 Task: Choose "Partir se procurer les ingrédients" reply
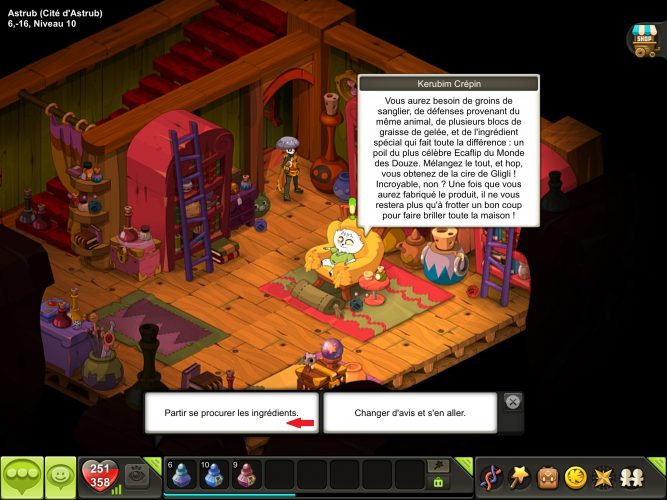(231, 412)
